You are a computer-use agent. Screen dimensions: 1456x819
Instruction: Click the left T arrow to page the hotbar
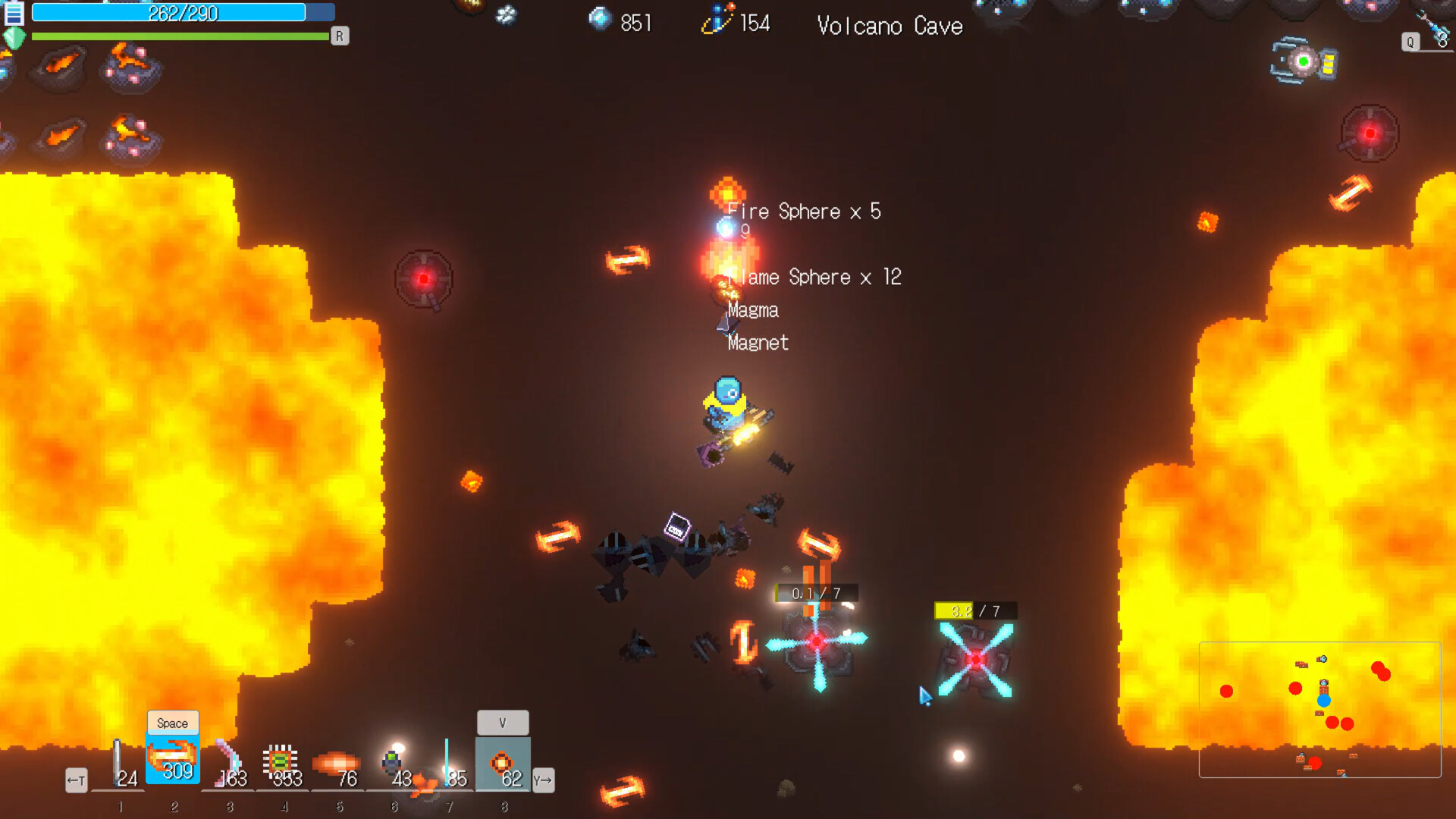[x=76, y=780]
